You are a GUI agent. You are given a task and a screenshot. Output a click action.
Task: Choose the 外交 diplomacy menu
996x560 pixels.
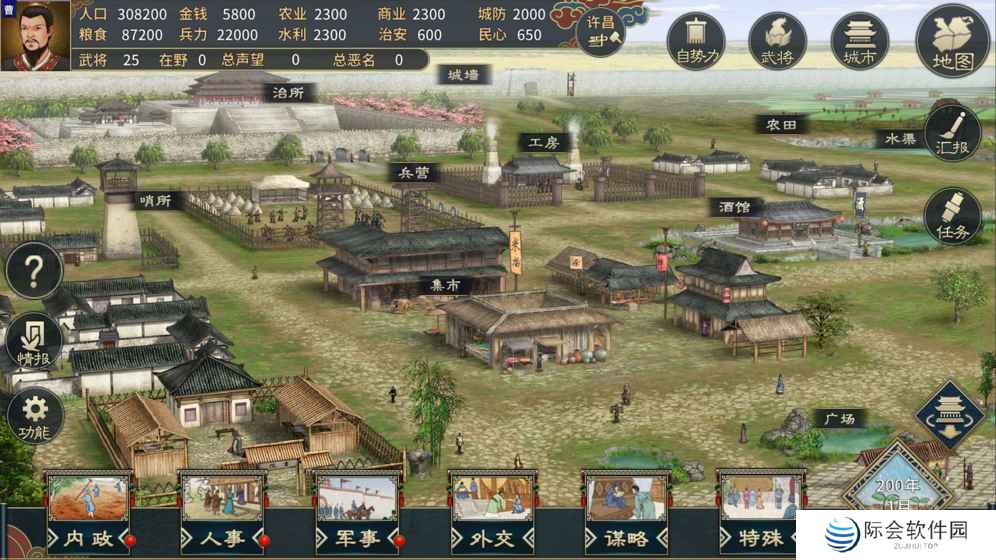491,512
